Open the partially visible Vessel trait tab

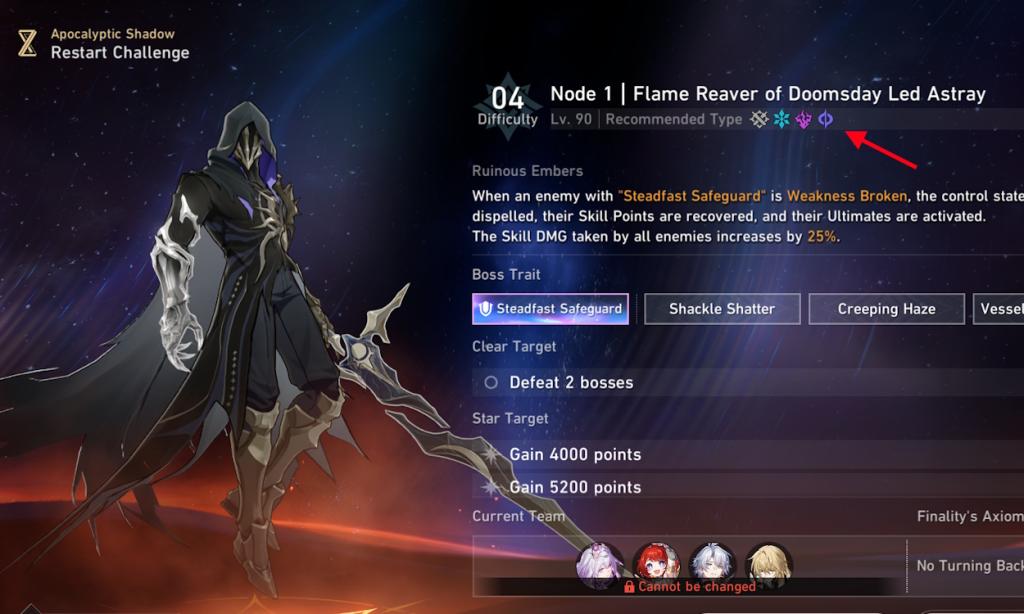(x=999, y=309)
